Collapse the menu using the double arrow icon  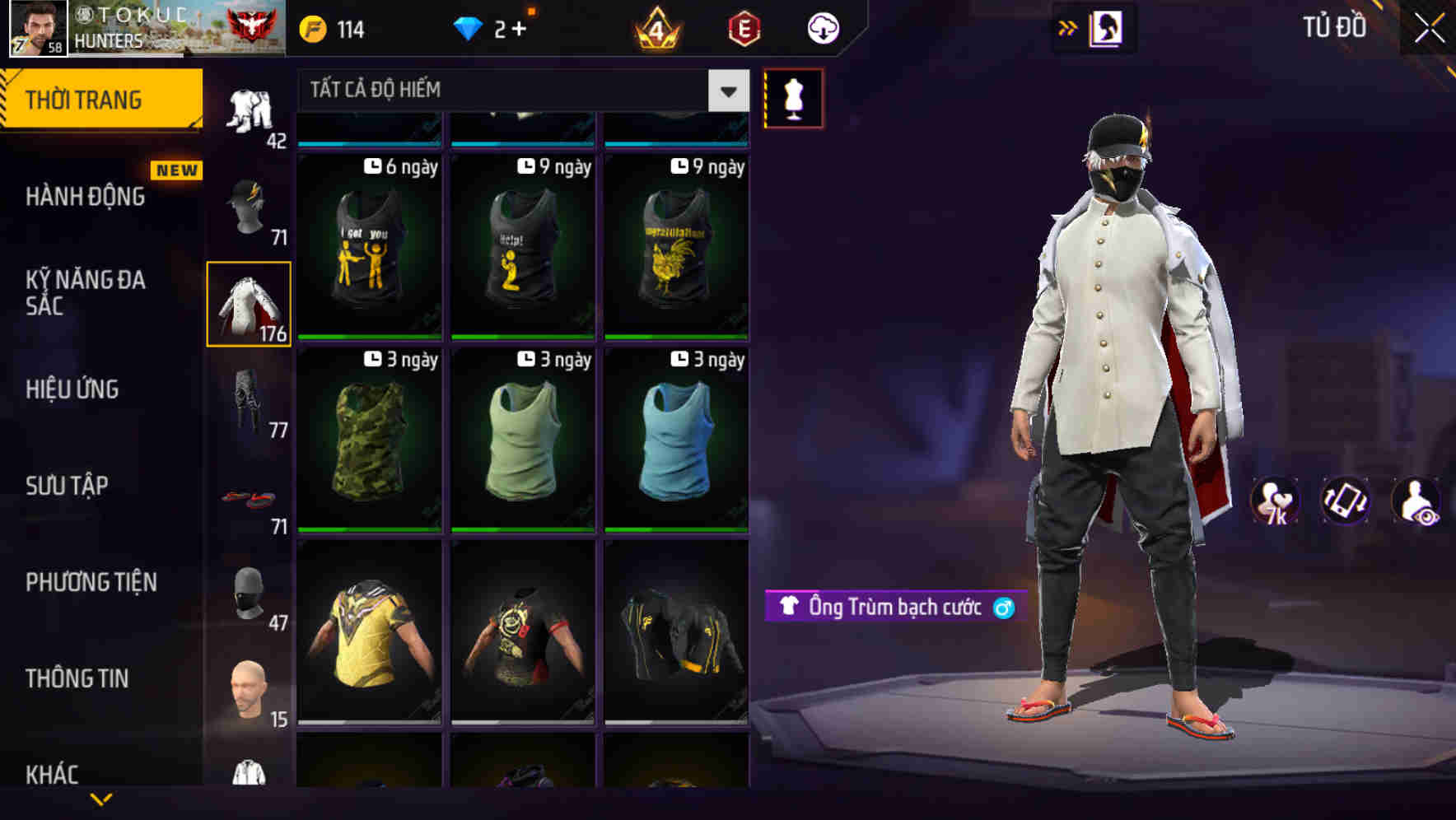click(x=1068, y=27)
